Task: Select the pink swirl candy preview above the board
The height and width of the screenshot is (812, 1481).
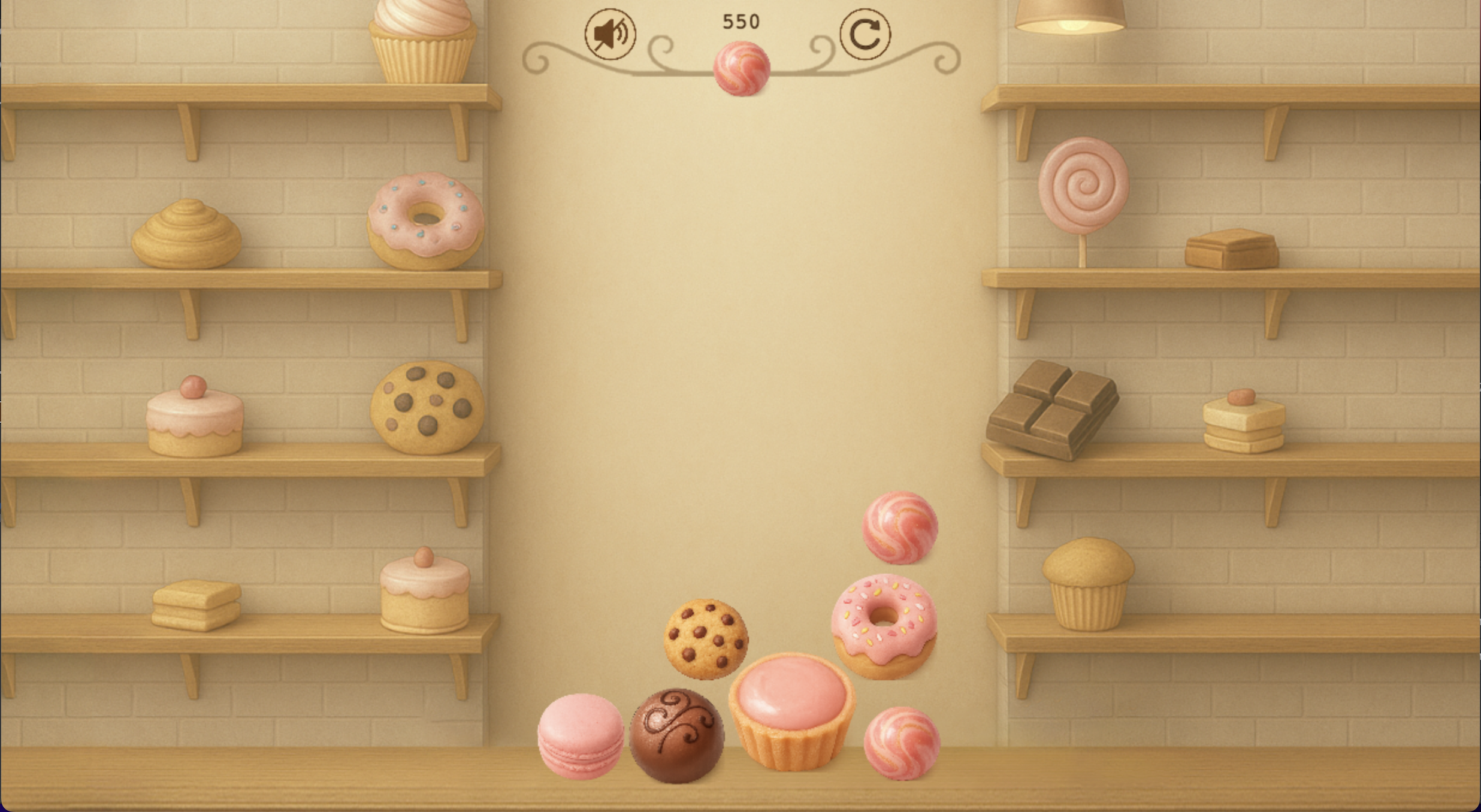Action: 742,67
